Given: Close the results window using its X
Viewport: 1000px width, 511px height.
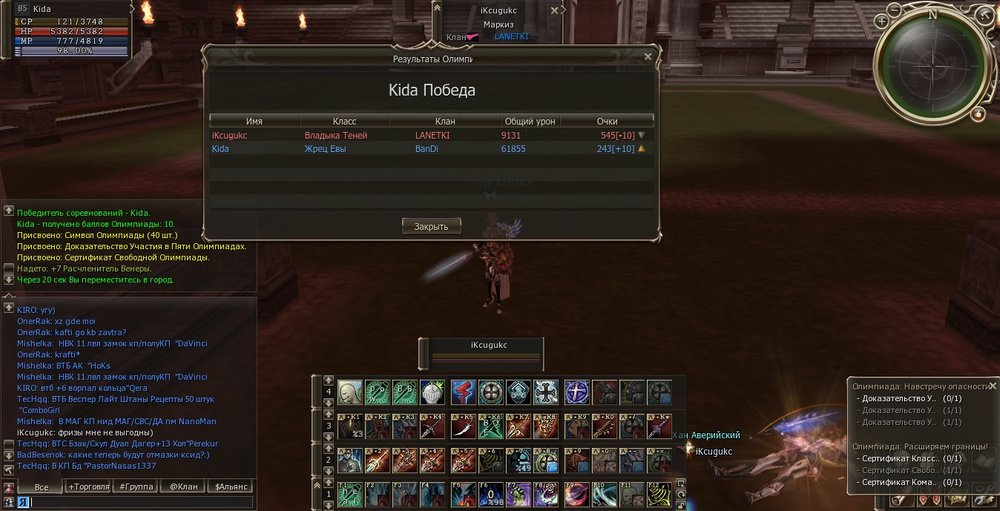Looking at the screenshot, I should tap(647, 58).
